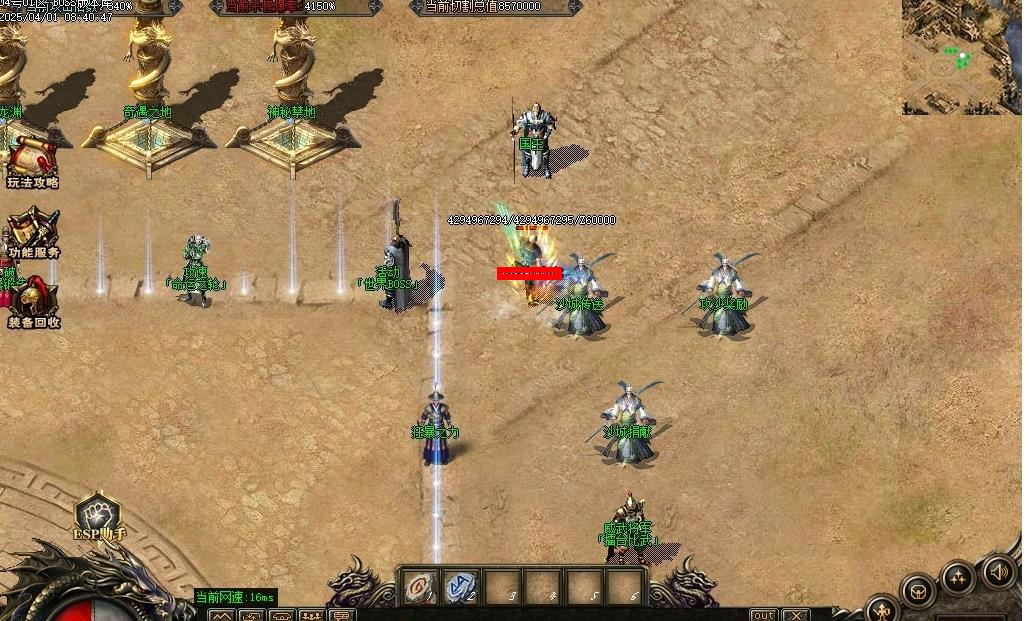Click the minimap in the corner
Screen dimensions: 1029x621
(x=961, y=57)
